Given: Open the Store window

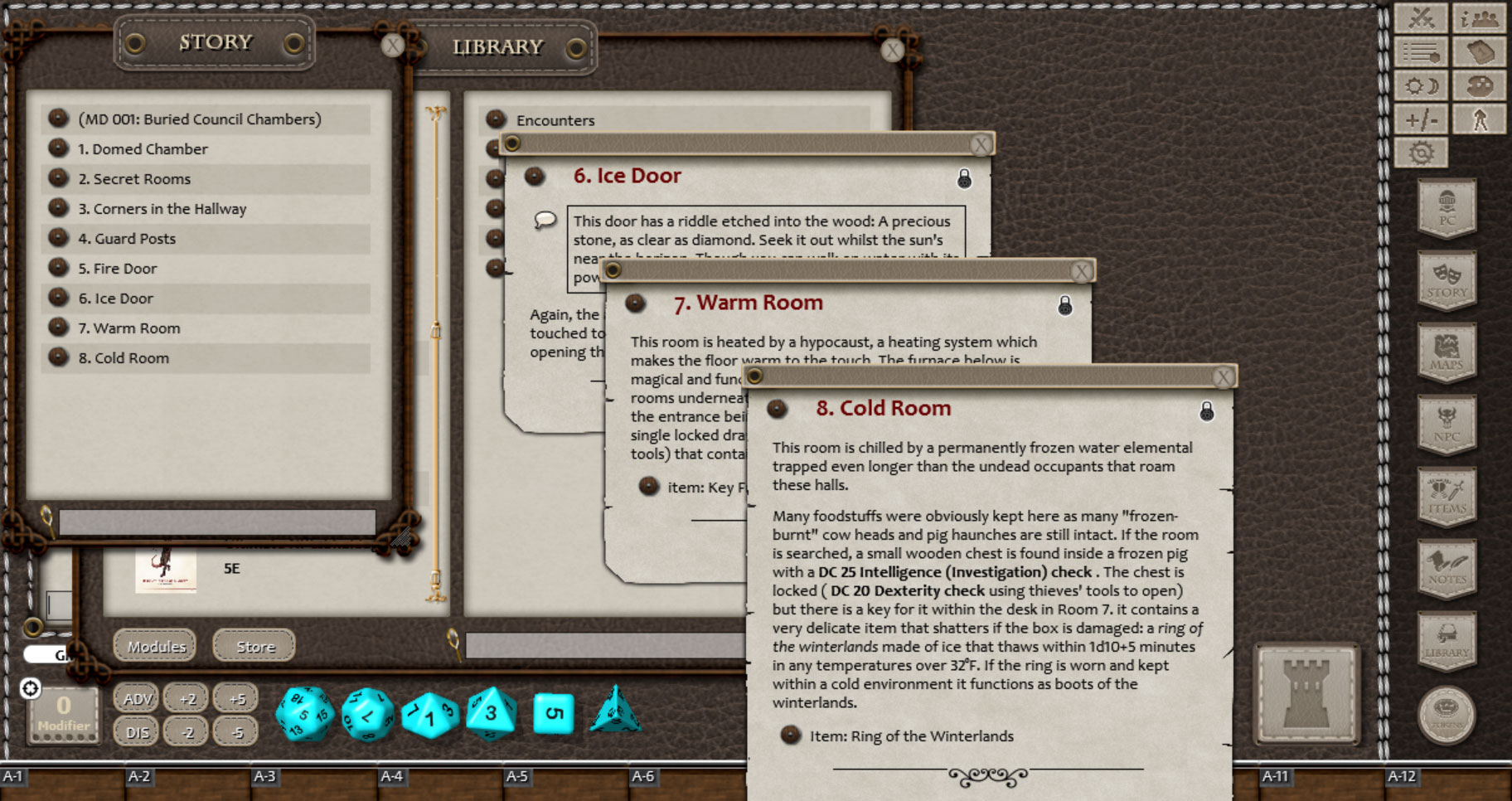Looking at the screenshot, I should click(x=253, y=646).
